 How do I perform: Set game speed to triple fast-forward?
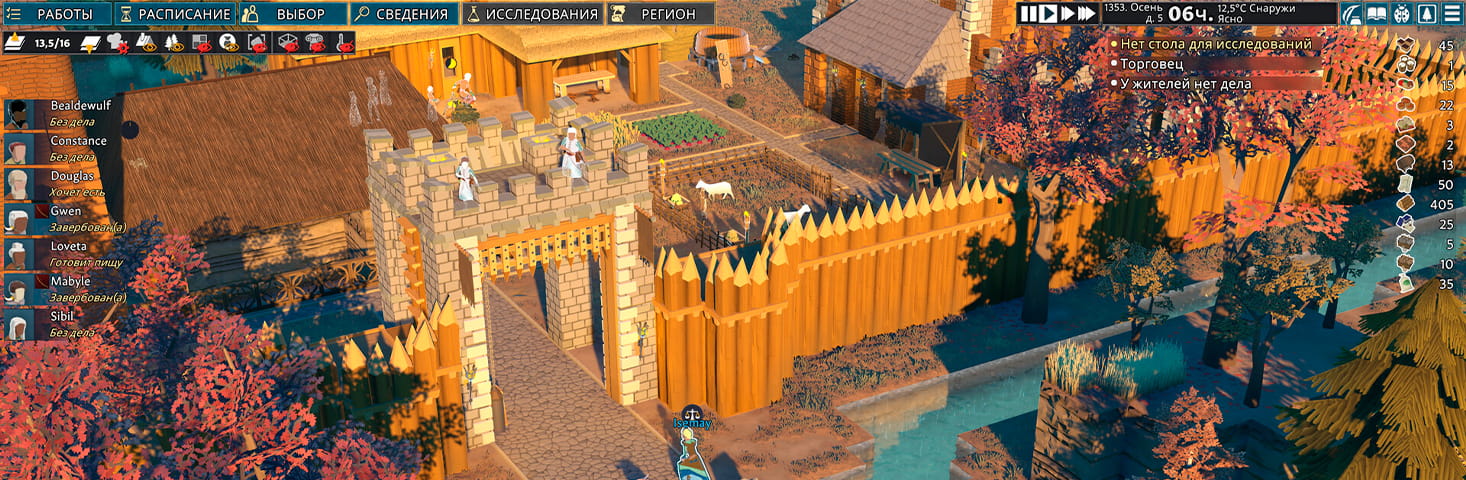[x=1087, y=13]
